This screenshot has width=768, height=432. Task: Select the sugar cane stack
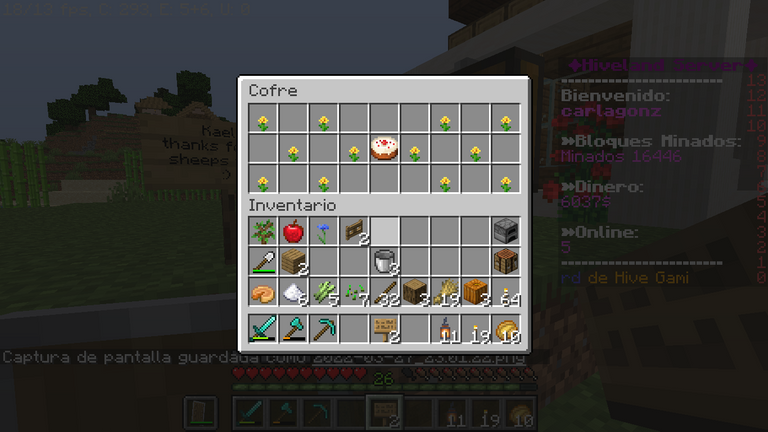pyautogui.click(x=323, y=292)
